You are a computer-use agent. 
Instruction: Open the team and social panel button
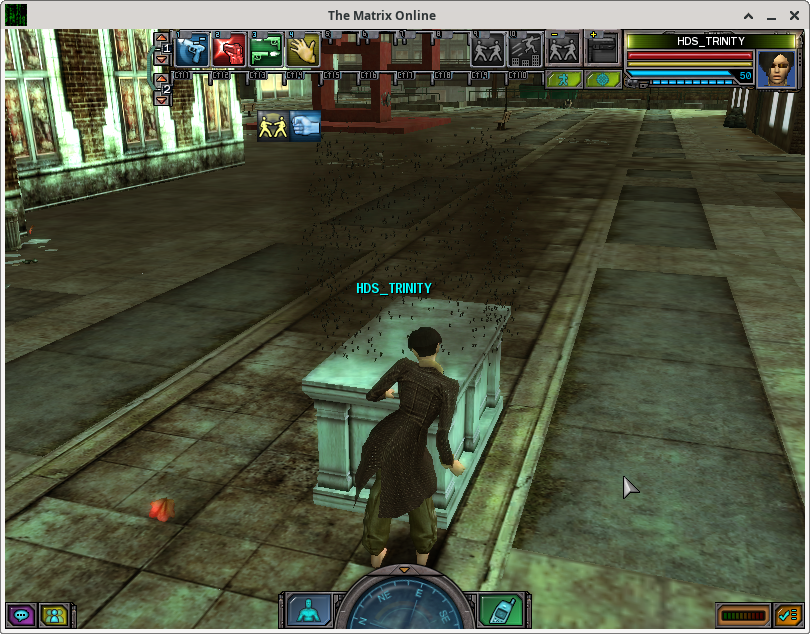pyautogui.click(x=53, y=614)
